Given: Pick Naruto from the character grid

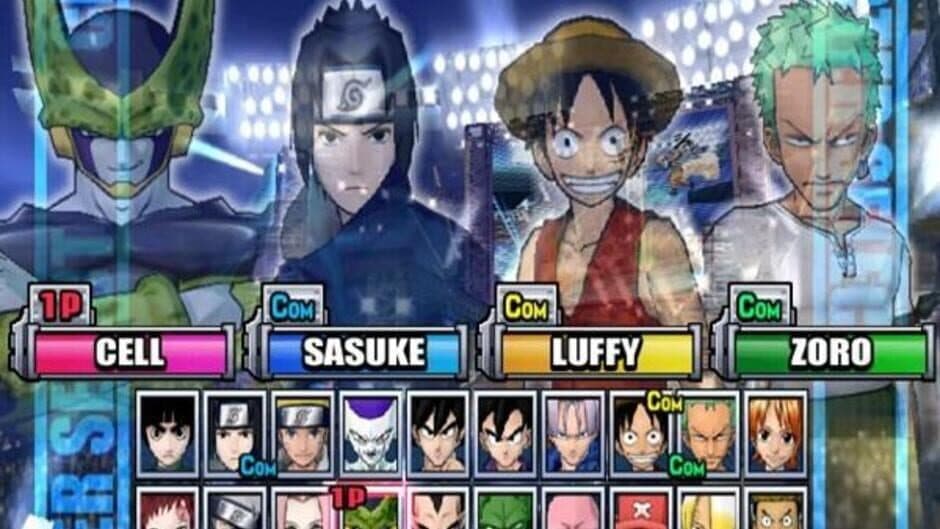Looking at the screenshot, I should pos(303,432).
